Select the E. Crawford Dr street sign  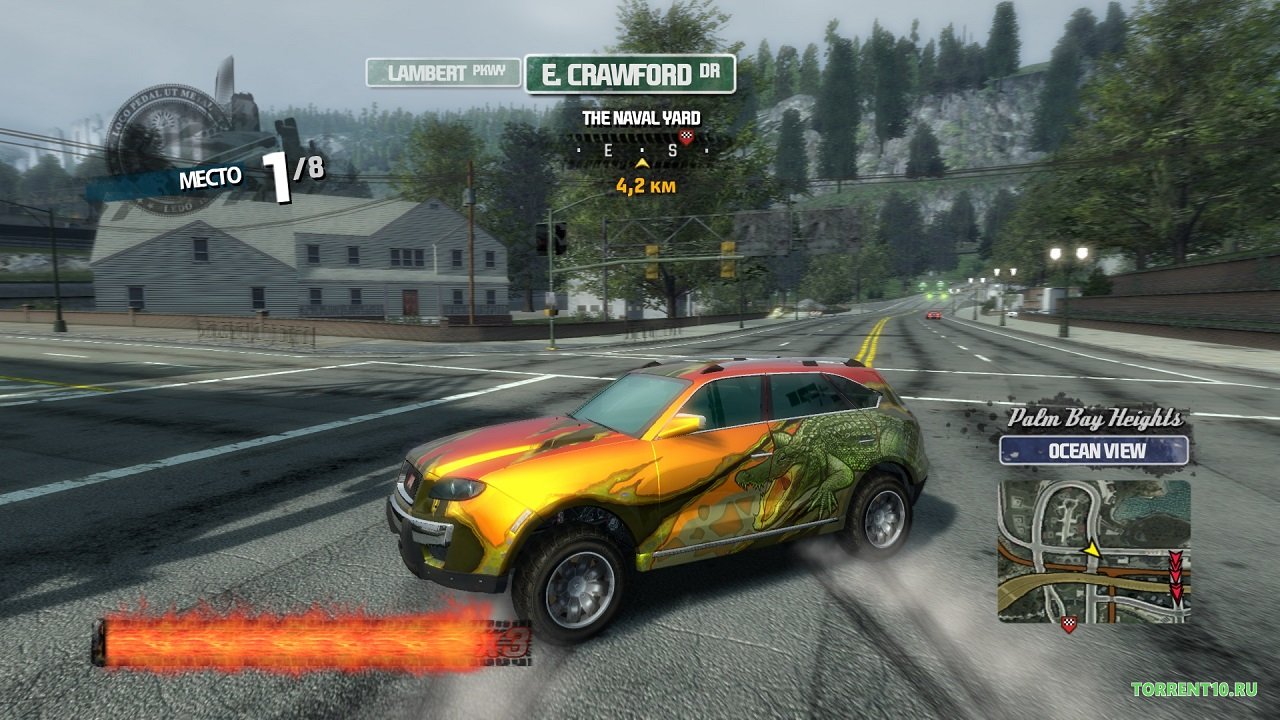pyautogui.click(x=630, y=74)
